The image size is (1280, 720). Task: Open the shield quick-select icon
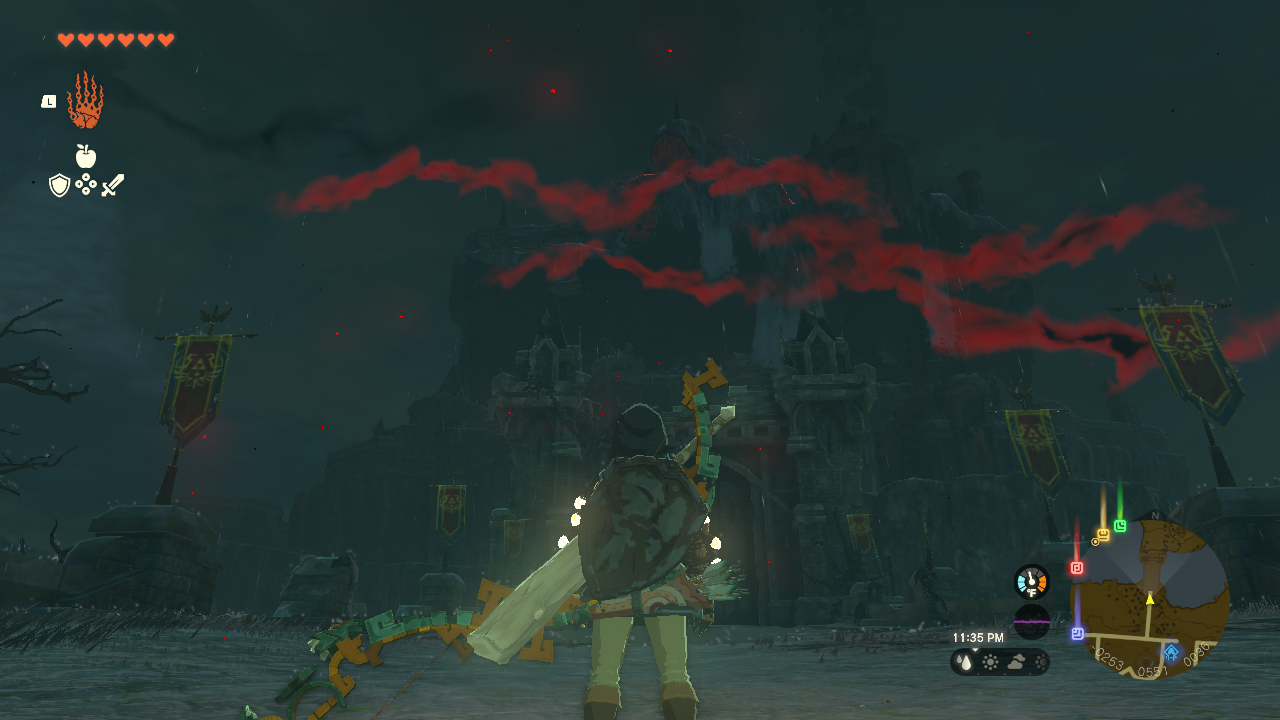pyautogui.click(x=60, y=185)
